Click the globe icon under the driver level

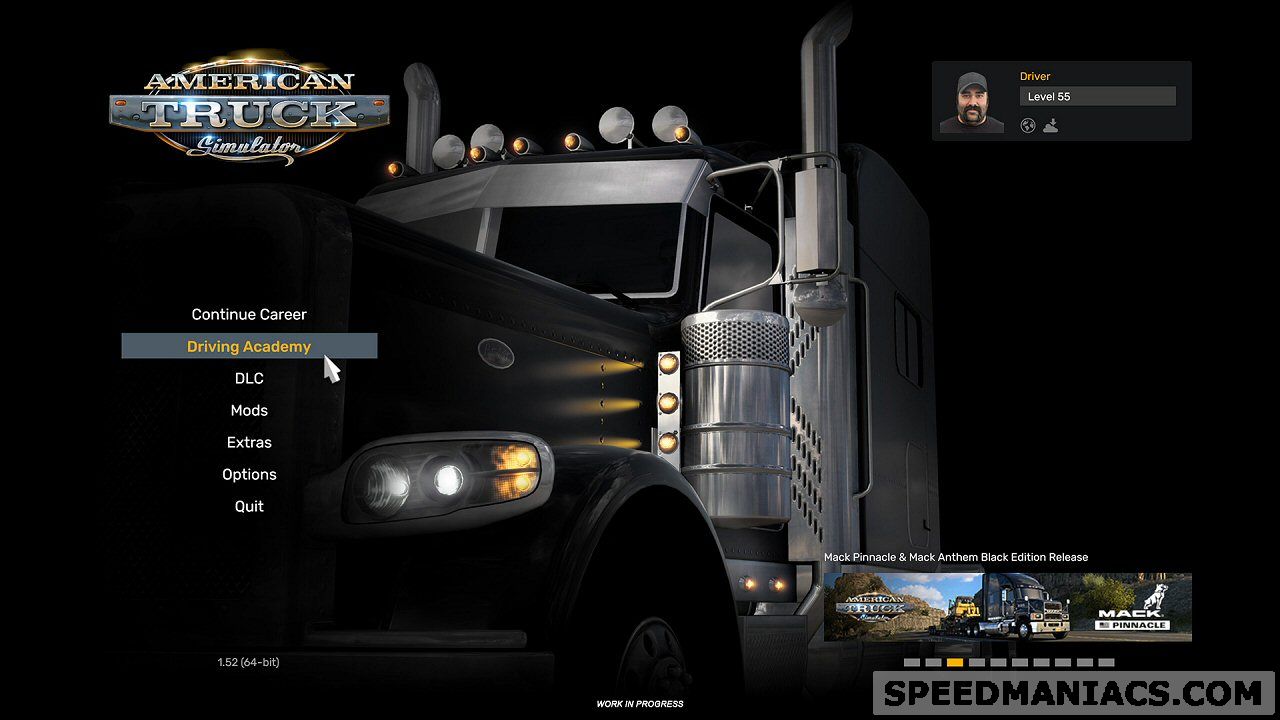(x=1027, y=126)
